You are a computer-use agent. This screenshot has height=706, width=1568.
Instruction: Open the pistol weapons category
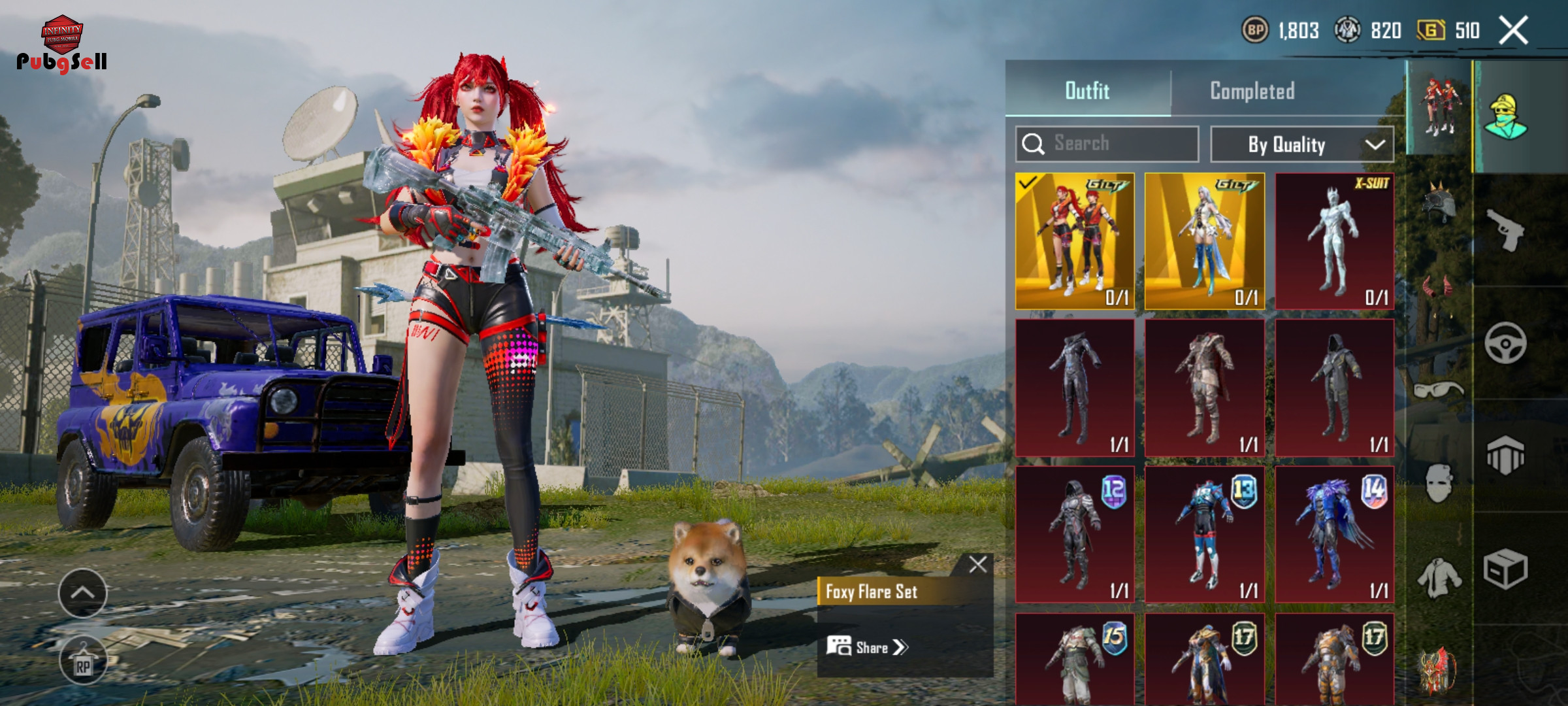pyautogui.click(x=1505, y=229)
